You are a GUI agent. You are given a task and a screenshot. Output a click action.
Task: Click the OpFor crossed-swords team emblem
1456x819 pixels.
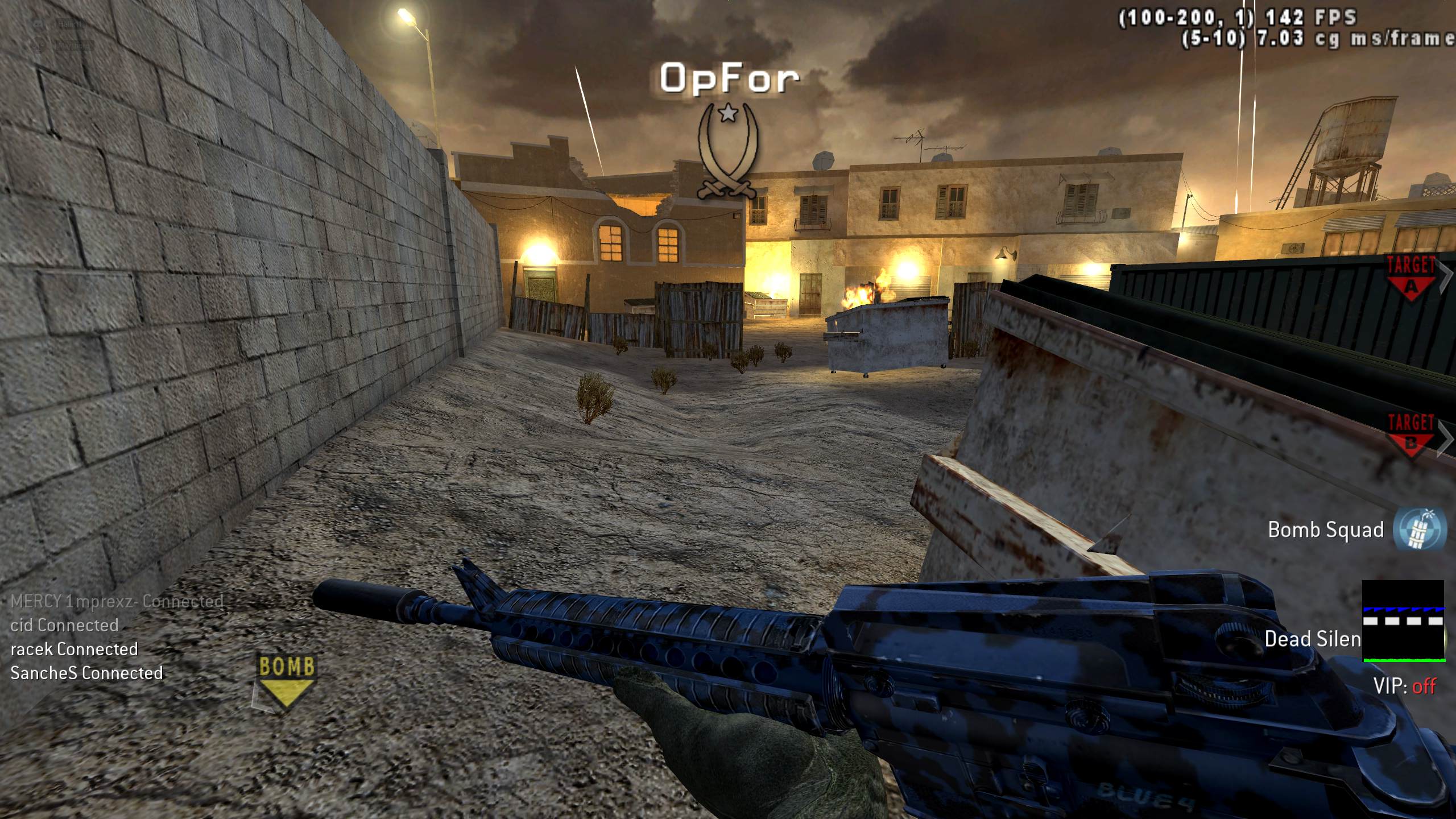pyautogui.click(x=729, y=151)
